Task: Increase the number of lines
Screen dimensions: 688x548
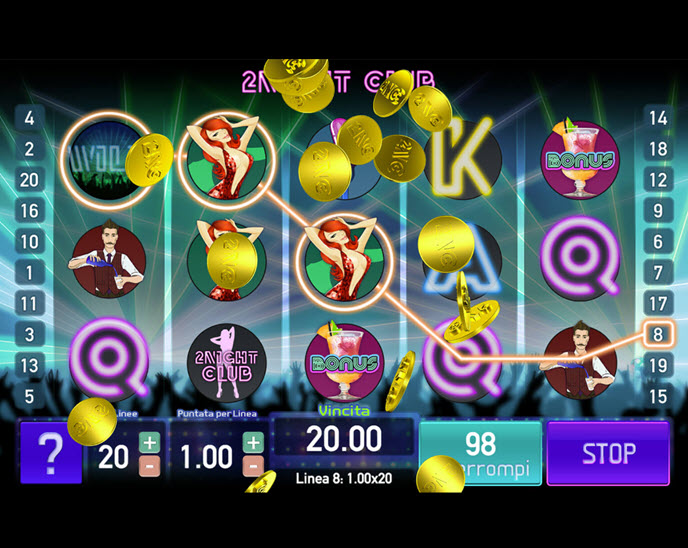Action: pyautogui.click(x=150, y=443)
